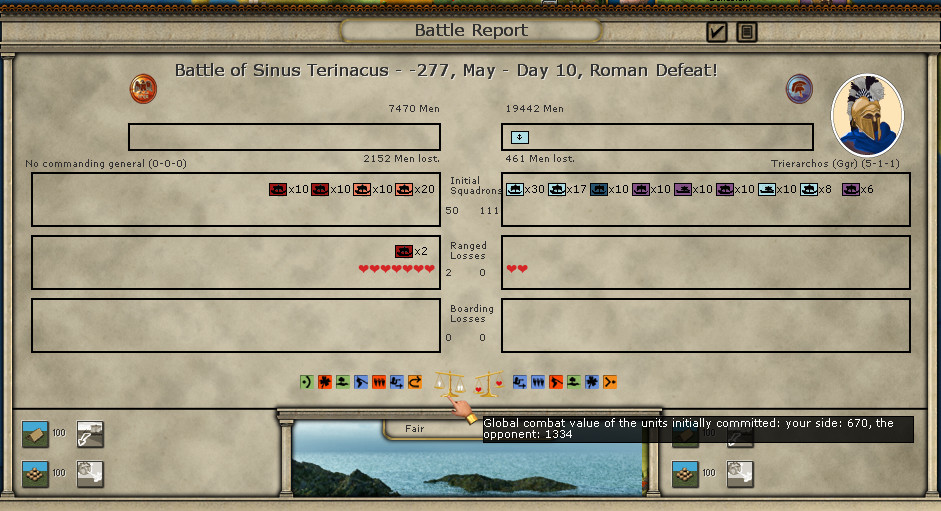The width and height of the screenshot is (941, 511).
Task: Click the Roman ranged losses ship icon
Action: (404, 251)
